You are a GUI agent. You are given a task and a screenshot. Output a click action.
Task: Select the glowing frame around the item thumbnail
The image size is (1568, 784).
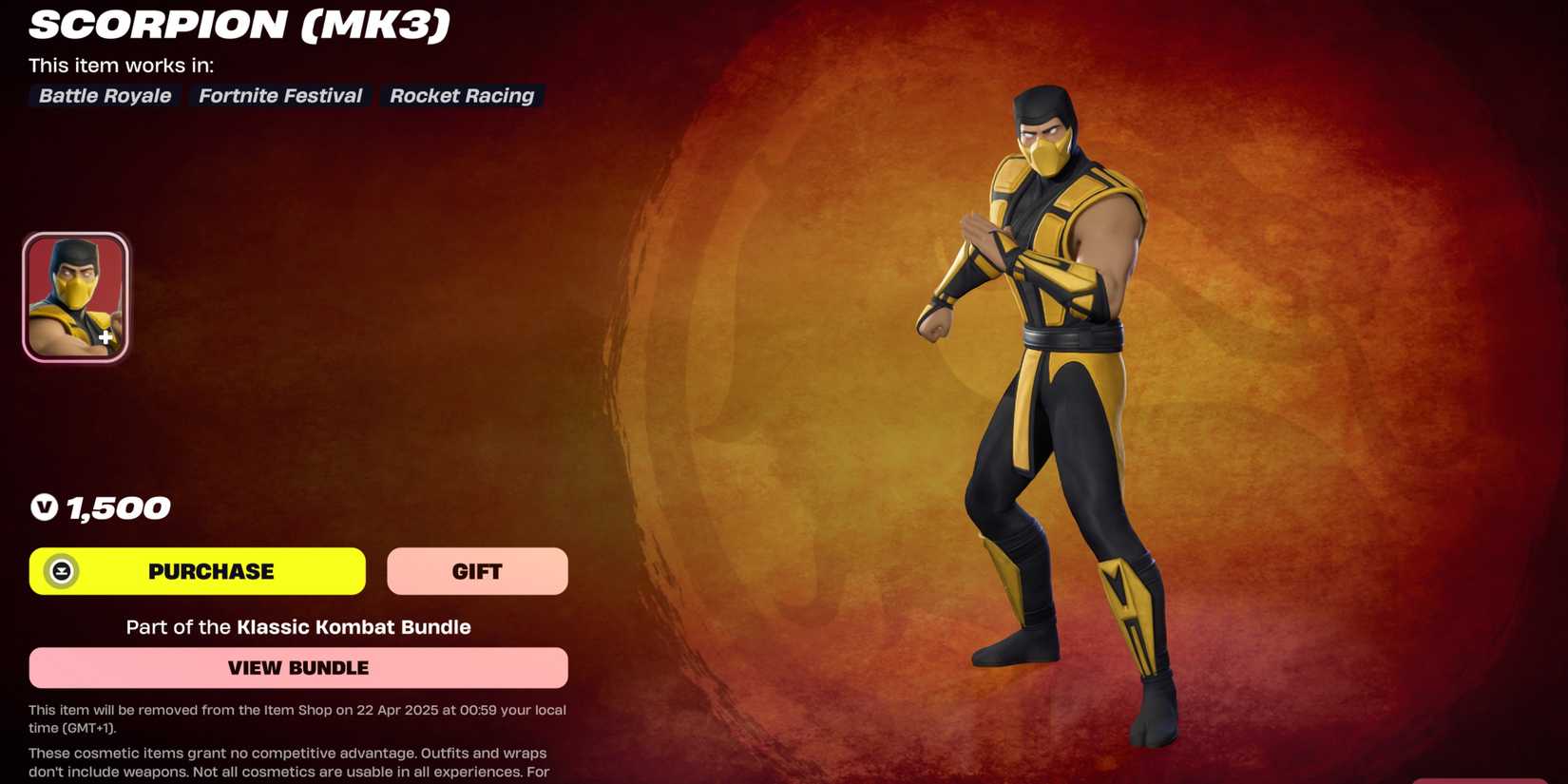point(76,235)
